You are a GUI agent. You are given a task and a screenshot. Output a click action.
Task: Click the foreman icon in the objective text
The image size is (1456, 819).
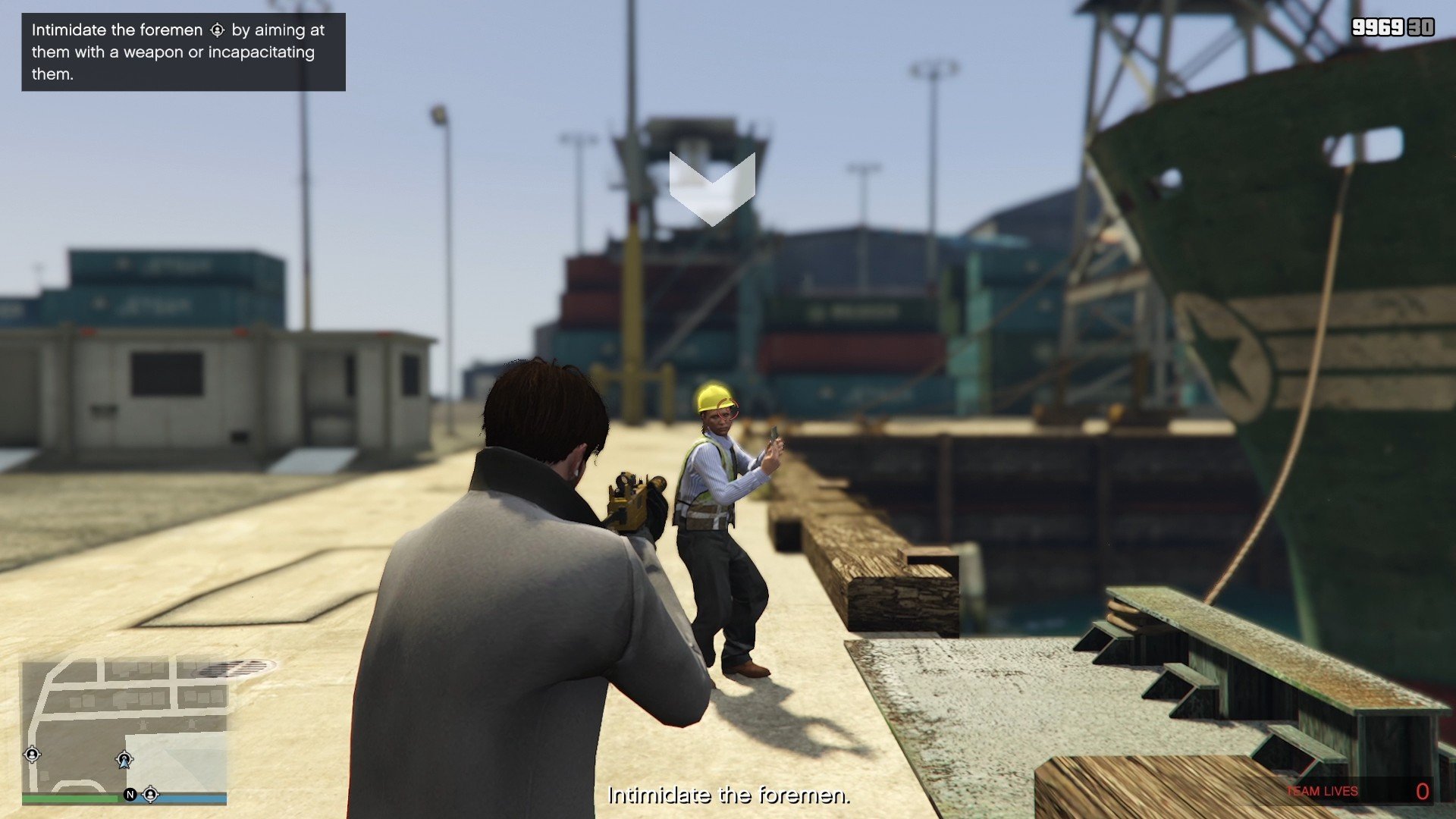pos(217,30)
